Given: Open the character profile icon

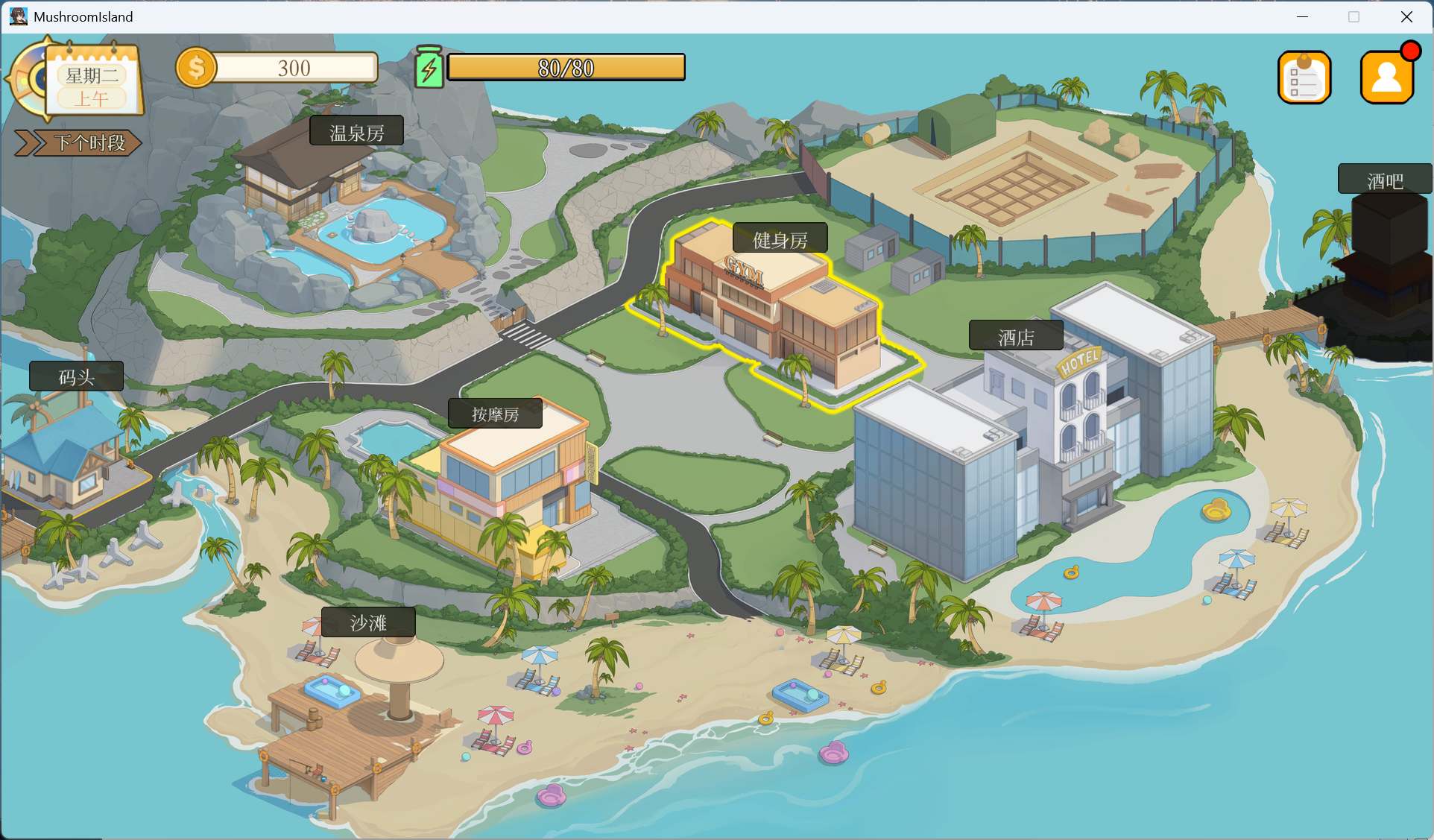Looking at the screenshot, I should 1386,78.
